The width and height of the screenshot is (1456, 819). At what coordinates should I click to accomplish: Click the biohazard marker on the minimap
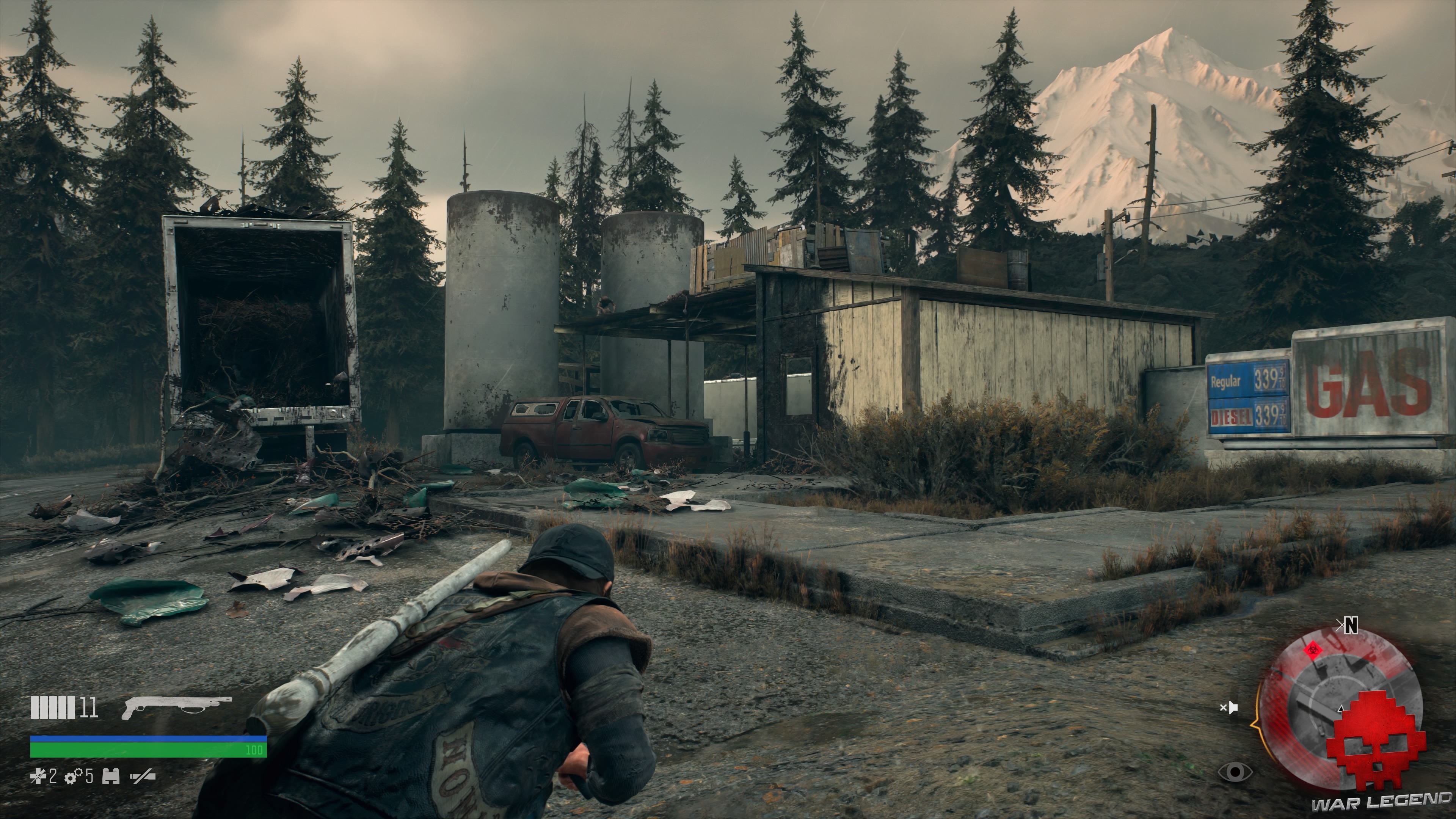pos(1313,650)
